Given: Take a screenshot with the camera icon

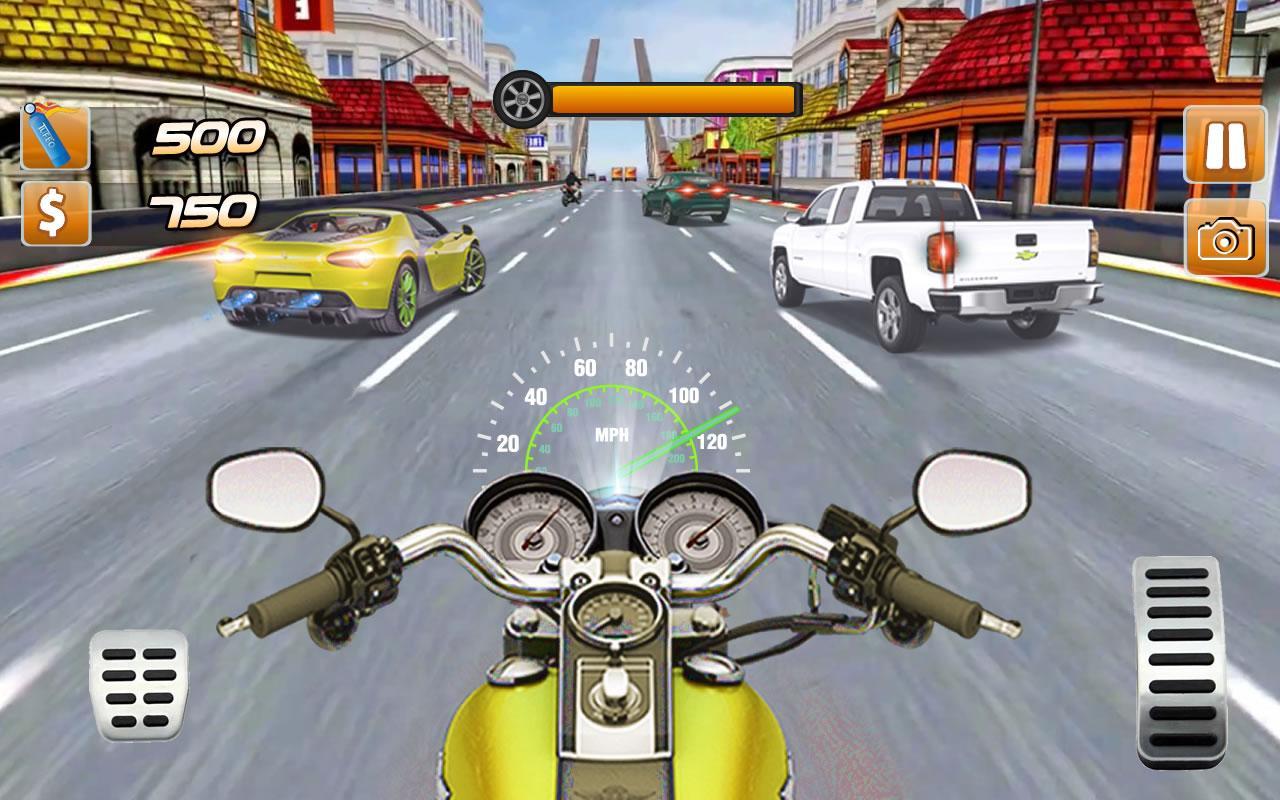Looking at the screenshot, I should [1225, 240].
